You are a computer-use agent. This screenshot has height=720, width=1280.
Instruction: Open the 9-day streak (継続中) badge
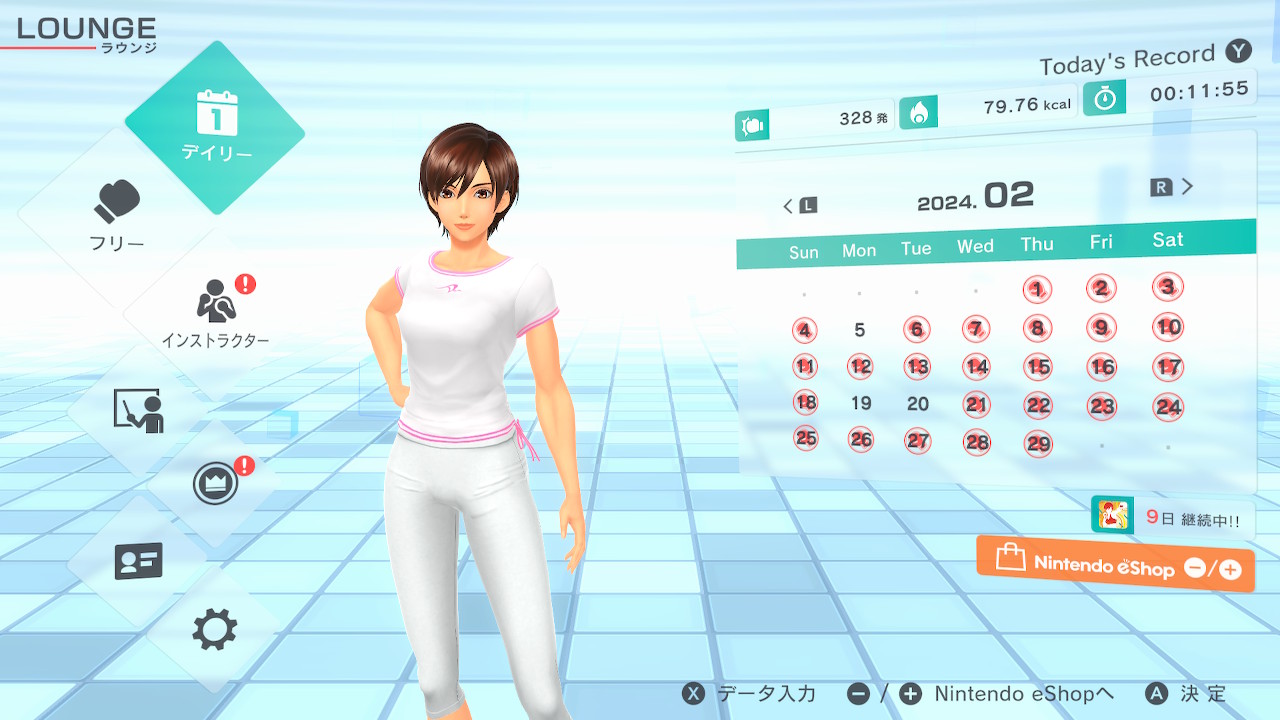click(x=1172, y=517)
